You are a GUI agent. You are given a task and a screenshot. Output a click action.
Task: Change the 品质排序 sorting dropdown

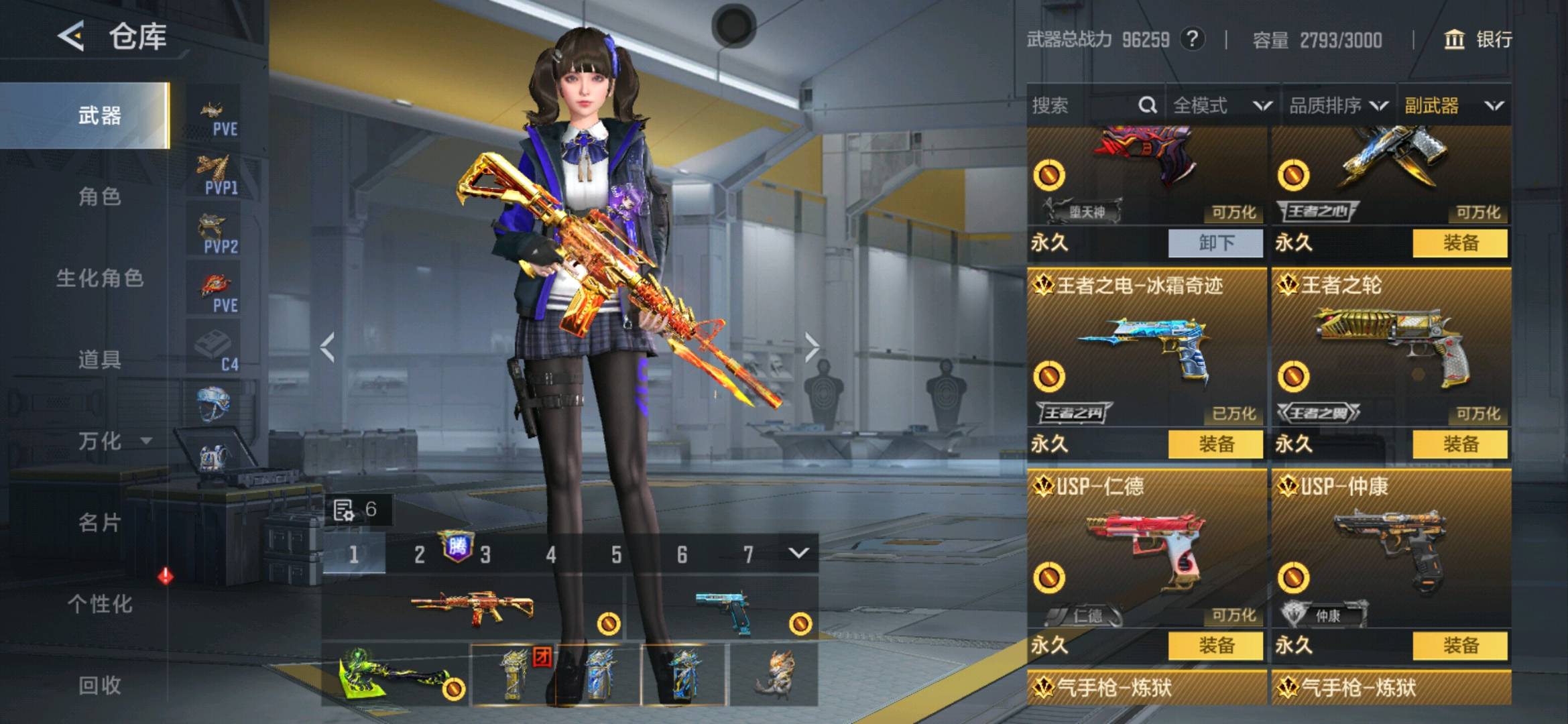[1338, 105]
